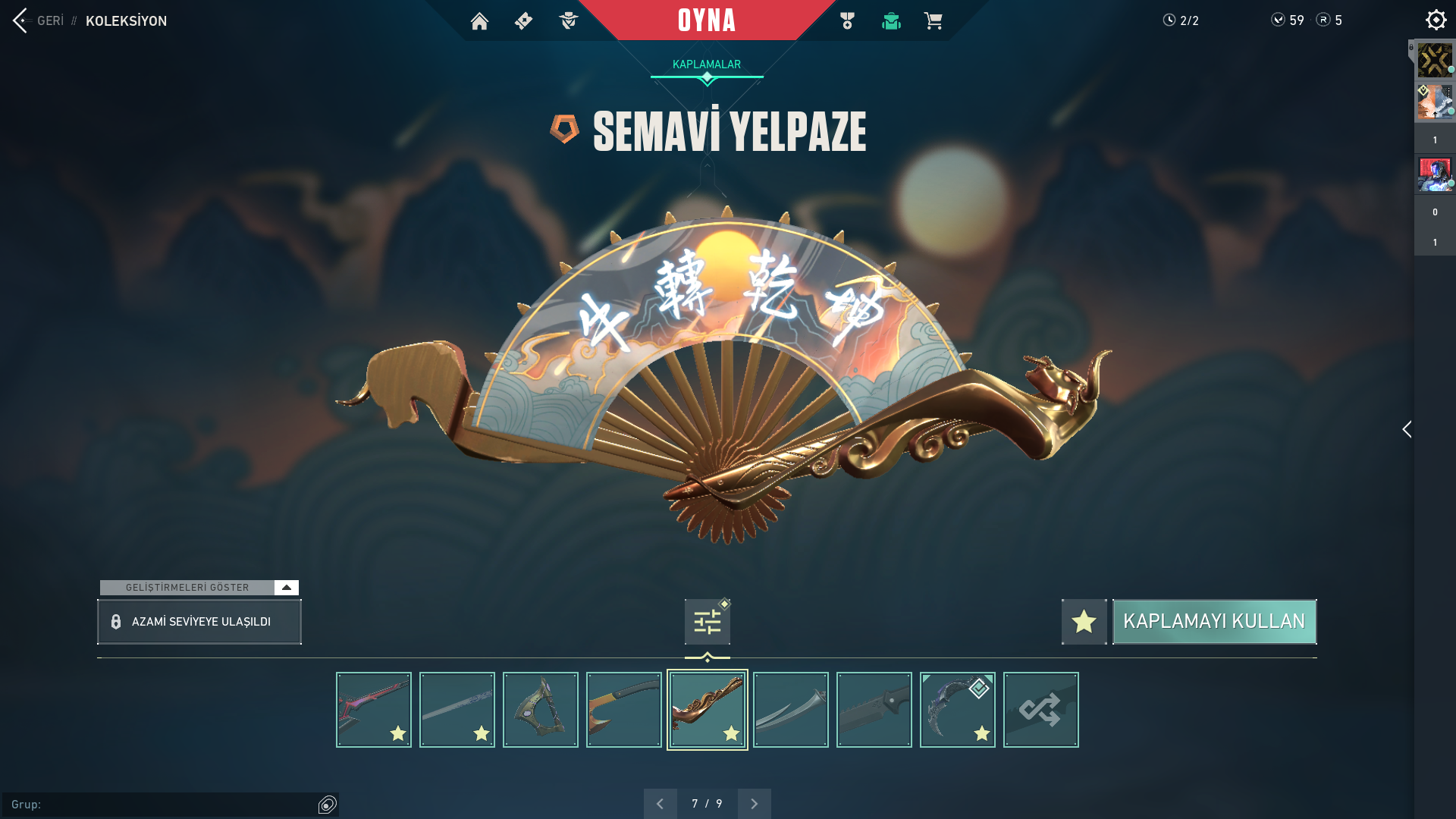Open the variant sliders button

click(x=707, y=622)
